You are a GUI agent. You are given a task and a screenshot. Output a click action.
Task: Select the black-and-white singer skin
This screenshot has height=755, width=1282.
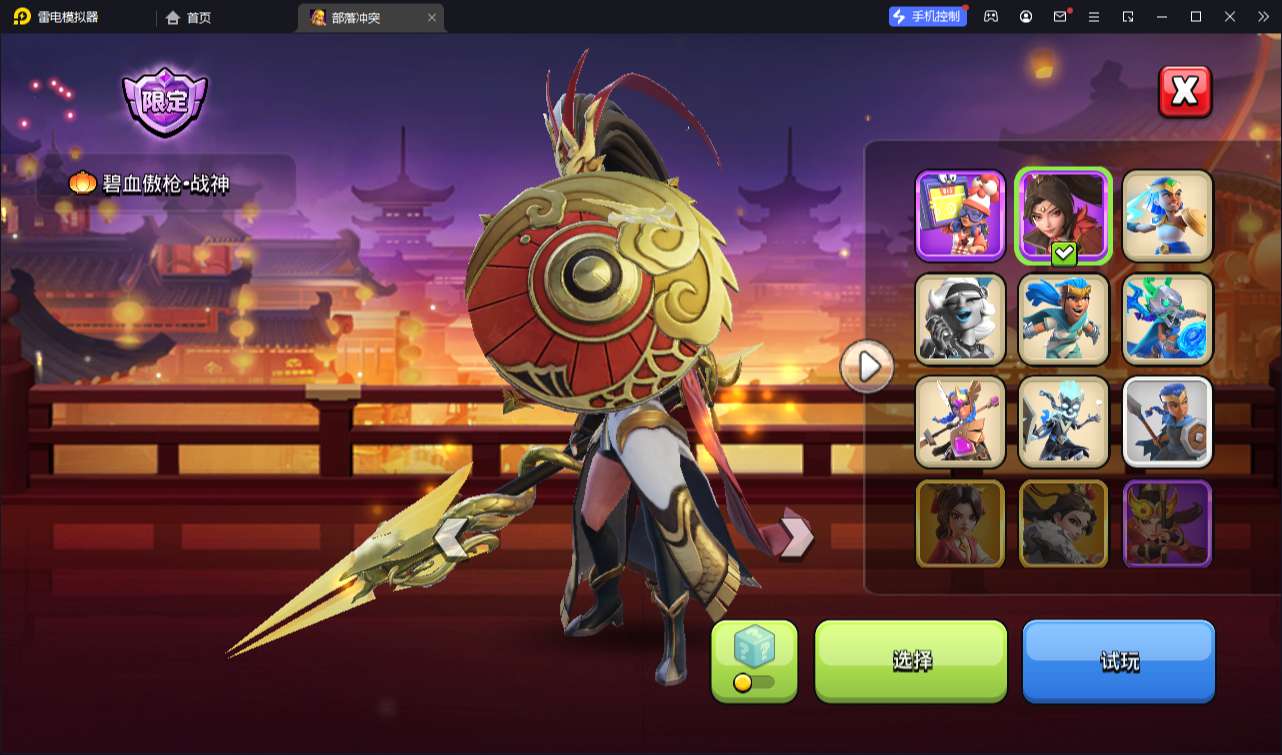[960, 319]
